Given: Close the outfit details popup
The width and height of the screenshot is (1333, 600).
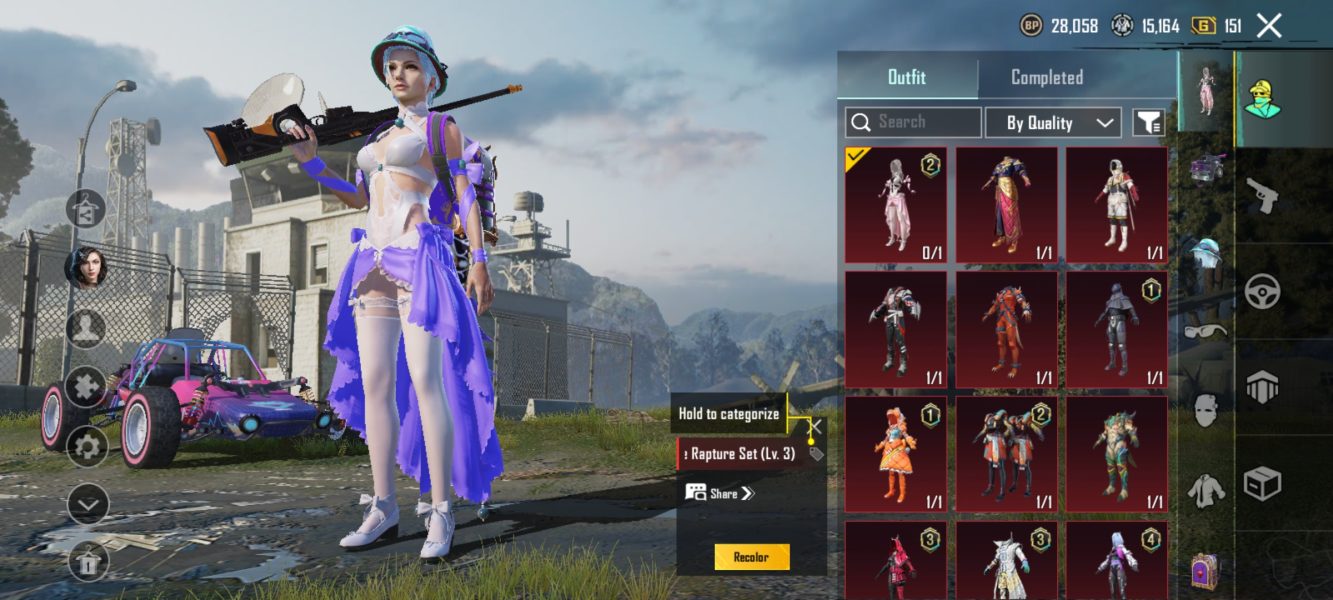Looking at the screenshot, I should click(815, 428).
